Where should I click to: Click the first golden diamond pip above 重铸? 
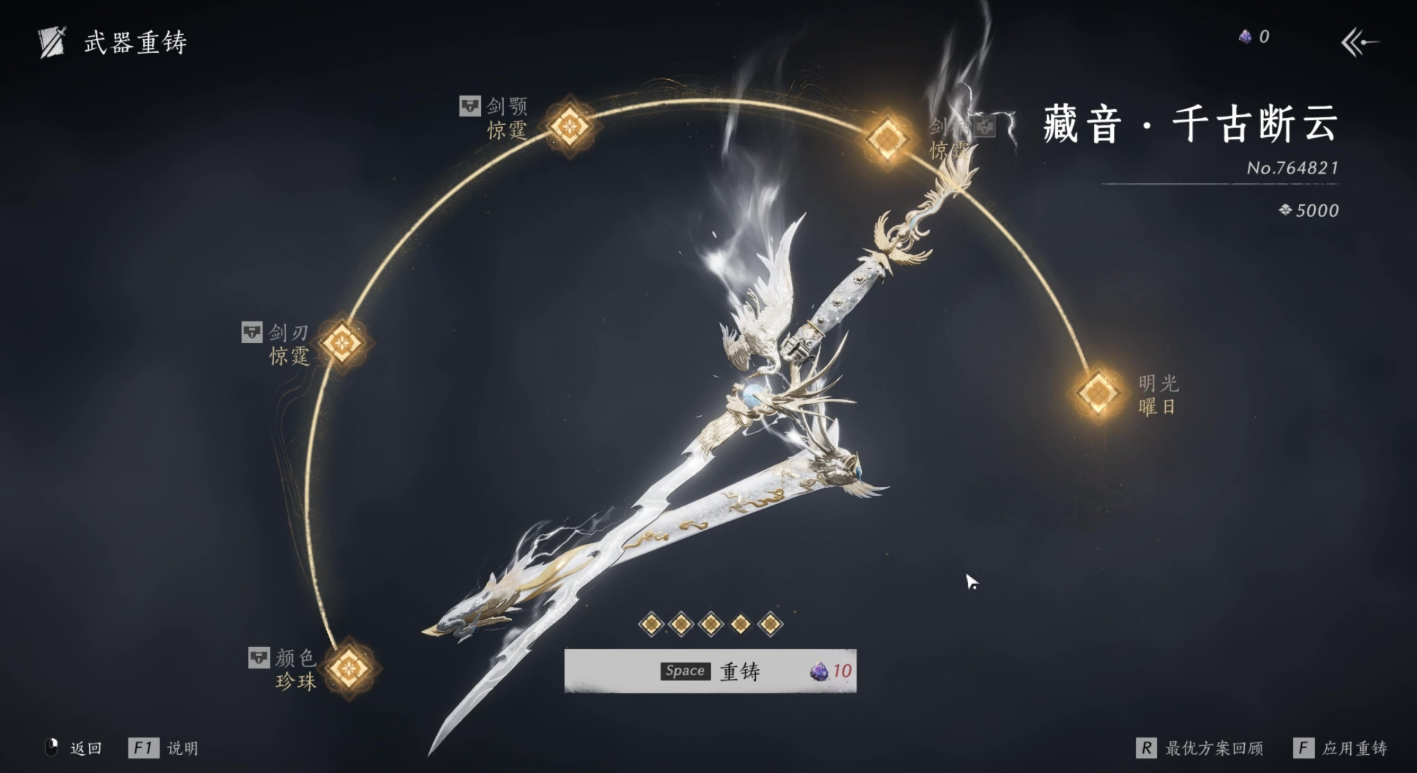650,623
